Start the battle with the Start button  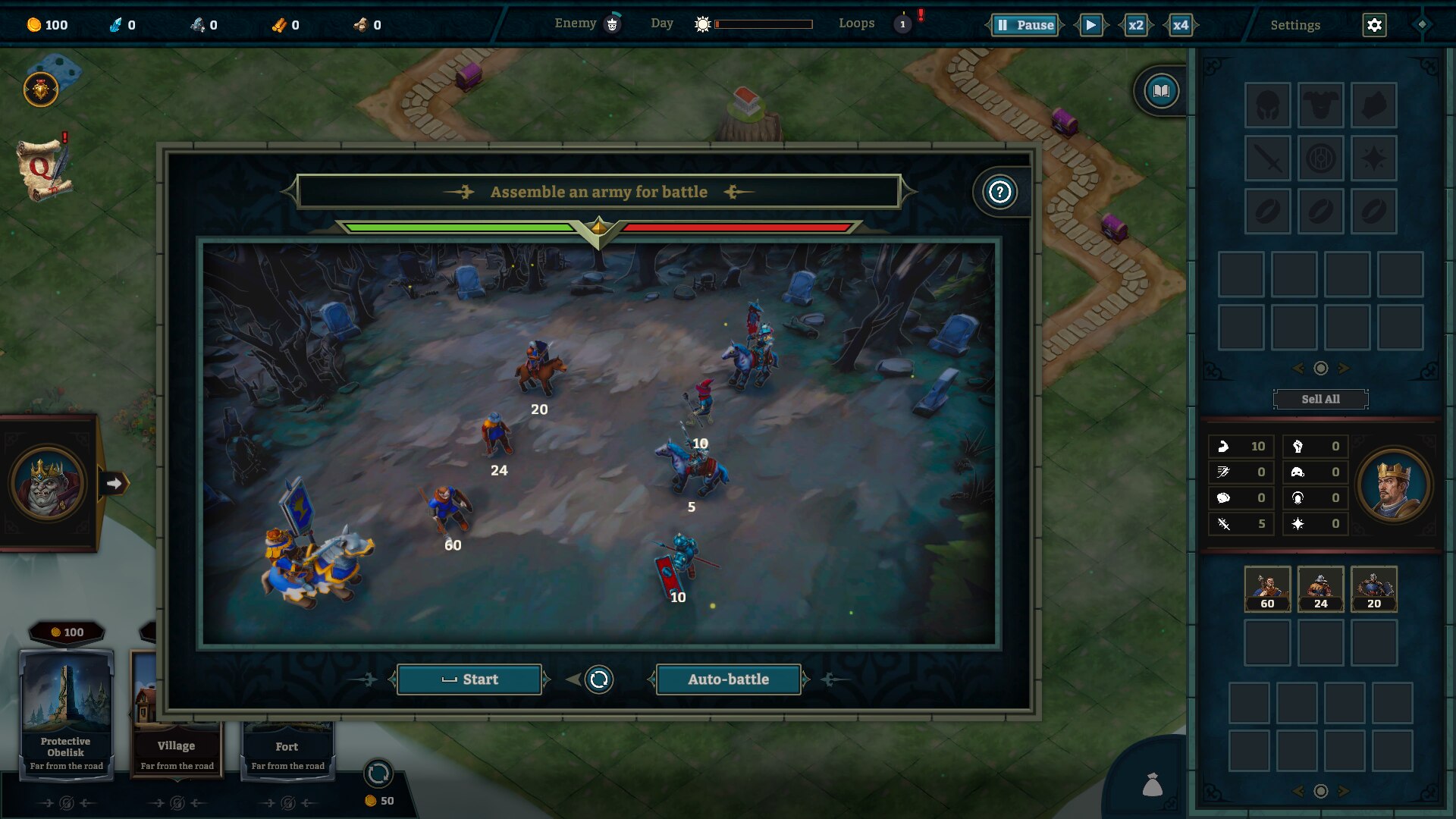click(x=469, y=679)
